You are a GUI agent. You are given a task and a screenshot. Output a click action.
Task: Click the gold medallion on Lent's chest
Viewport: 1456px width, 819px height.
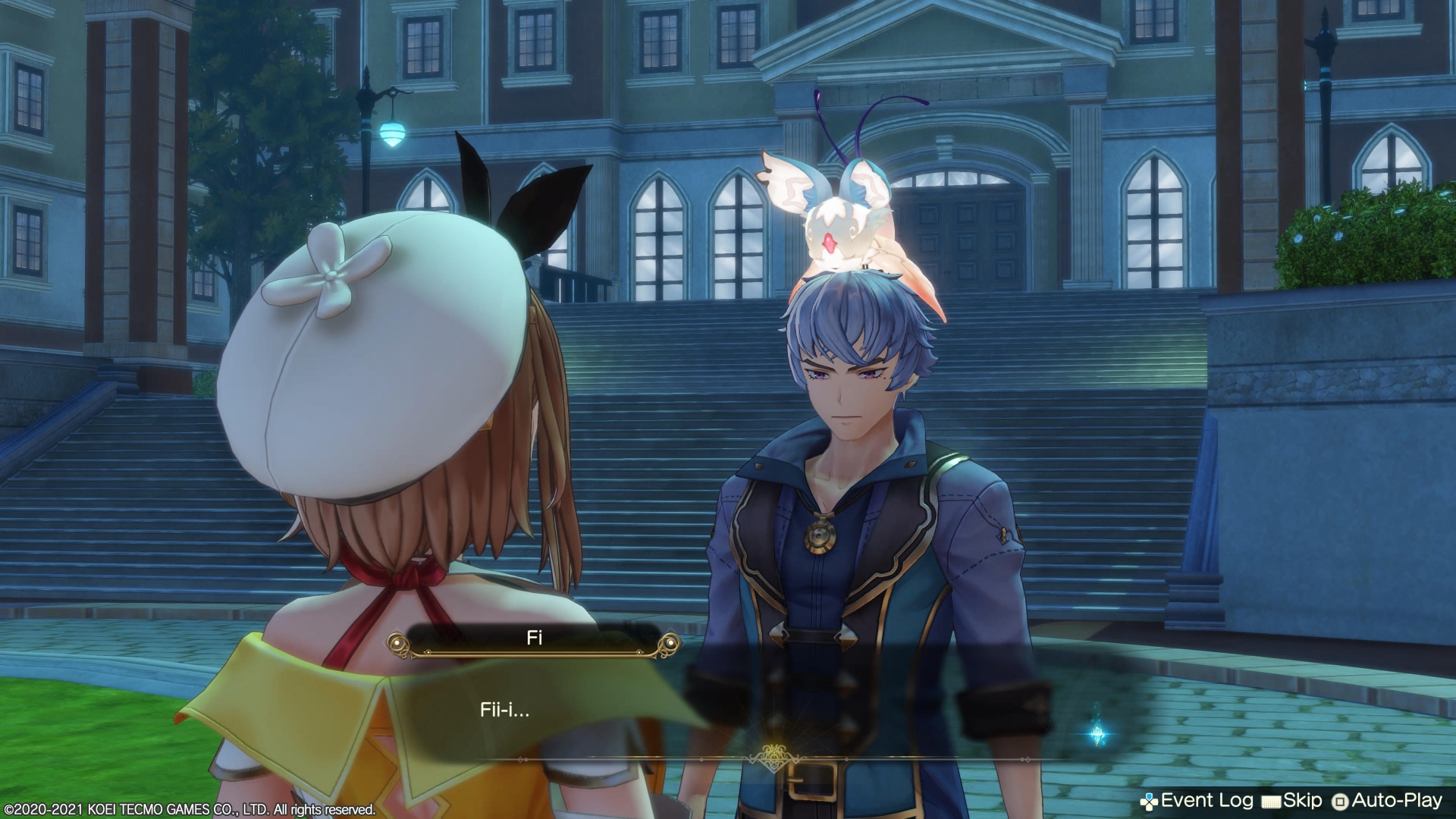click(821, 537)
